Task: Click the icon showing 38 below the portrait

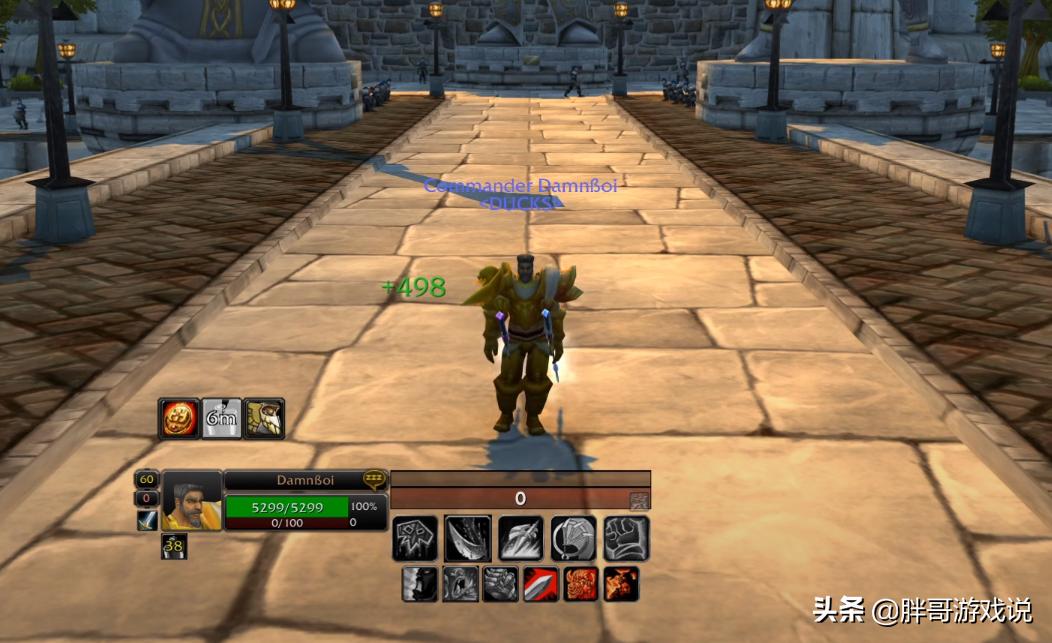Action: coord(174,546)
